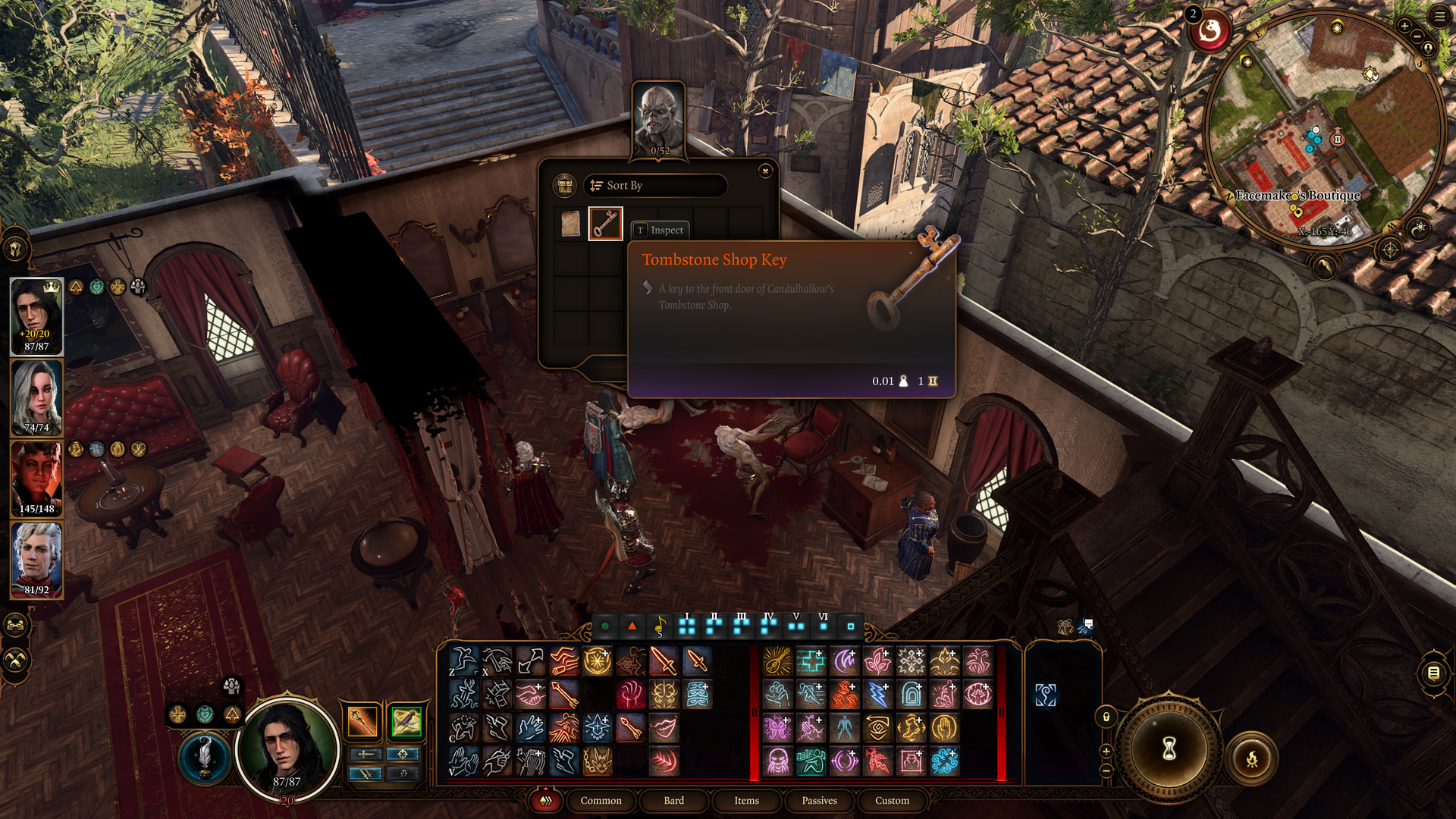This screenshot has width=1456, height=819.
Task: Pick up the parchment scroll item
Action: pos(570,224)
